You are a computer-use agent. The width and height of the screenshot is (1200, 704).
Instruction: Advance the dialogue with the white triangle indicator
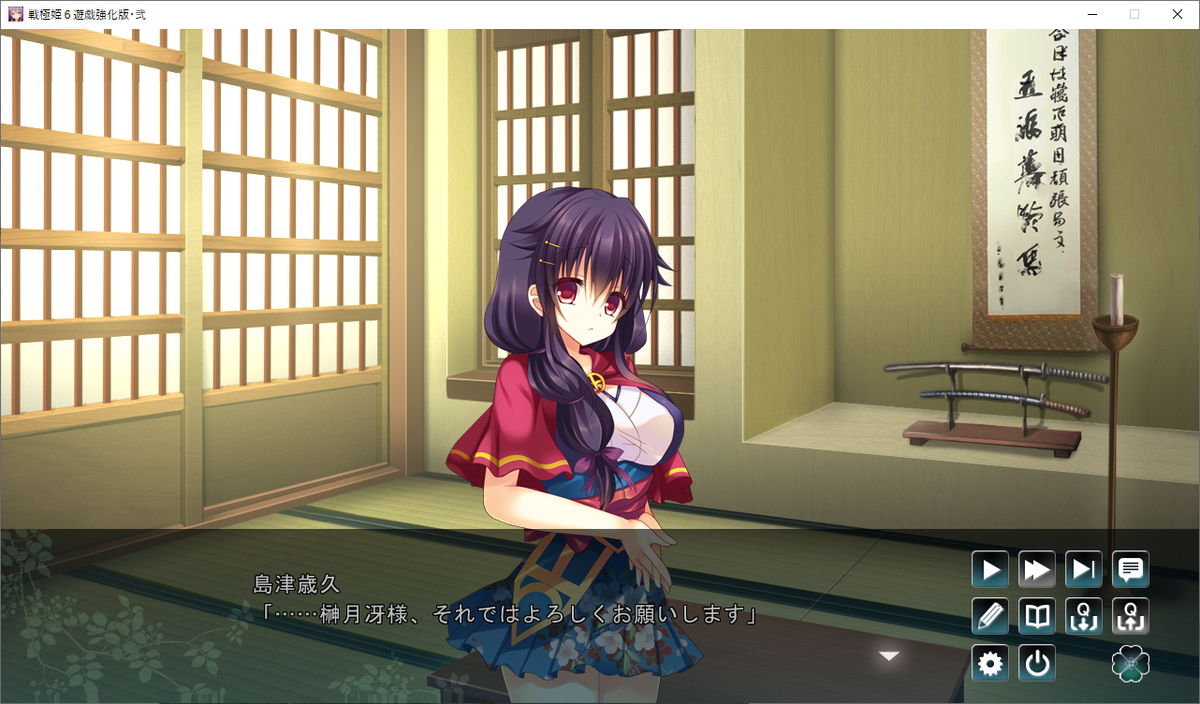point(889,656)
